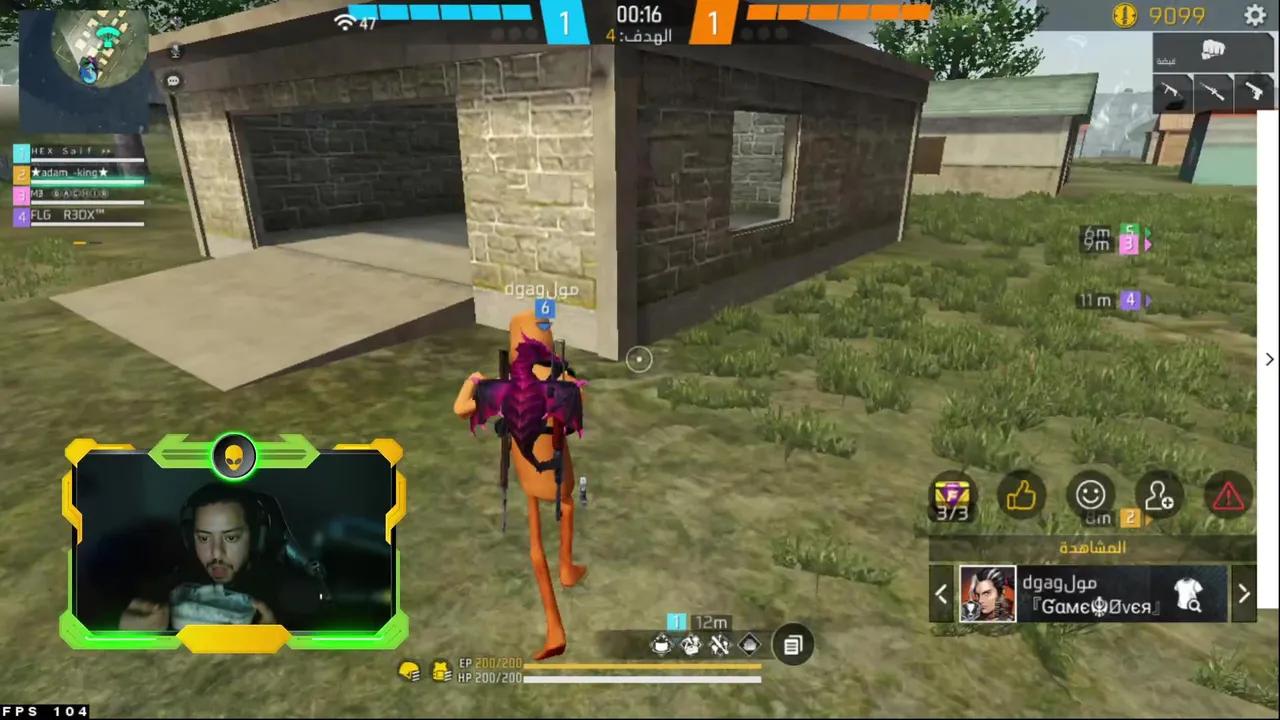Click the spectated player's avatar portrait

click(x=987, y=593)
